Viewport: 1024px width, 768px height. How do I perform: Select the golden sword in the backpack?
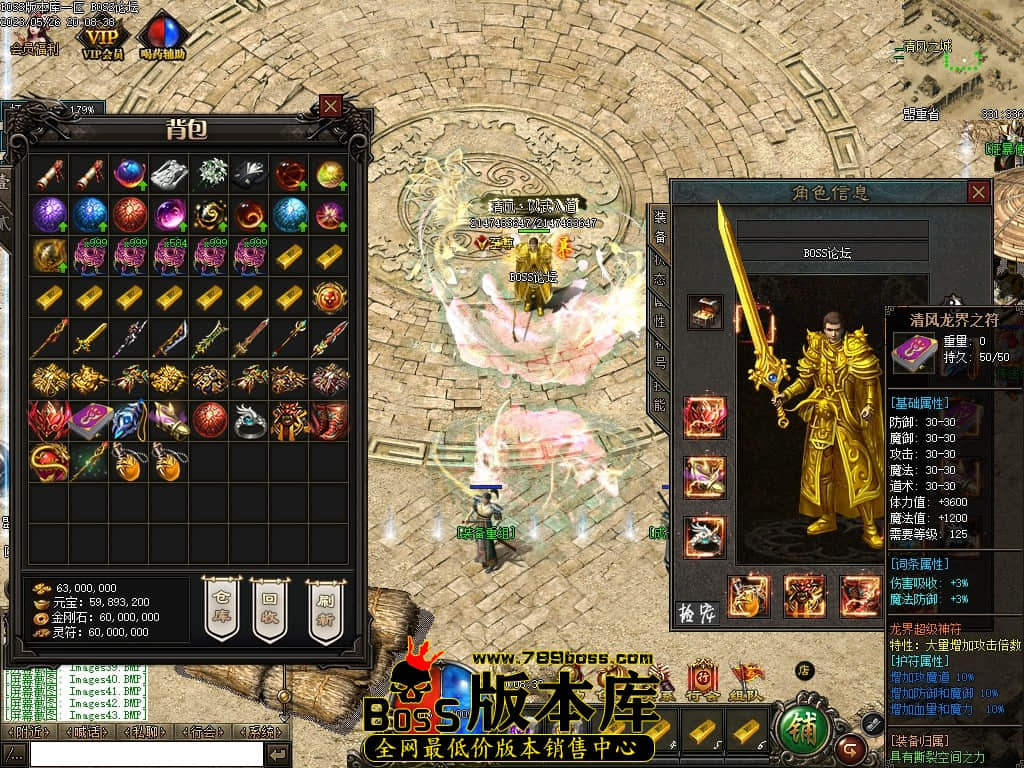point(89,338)
